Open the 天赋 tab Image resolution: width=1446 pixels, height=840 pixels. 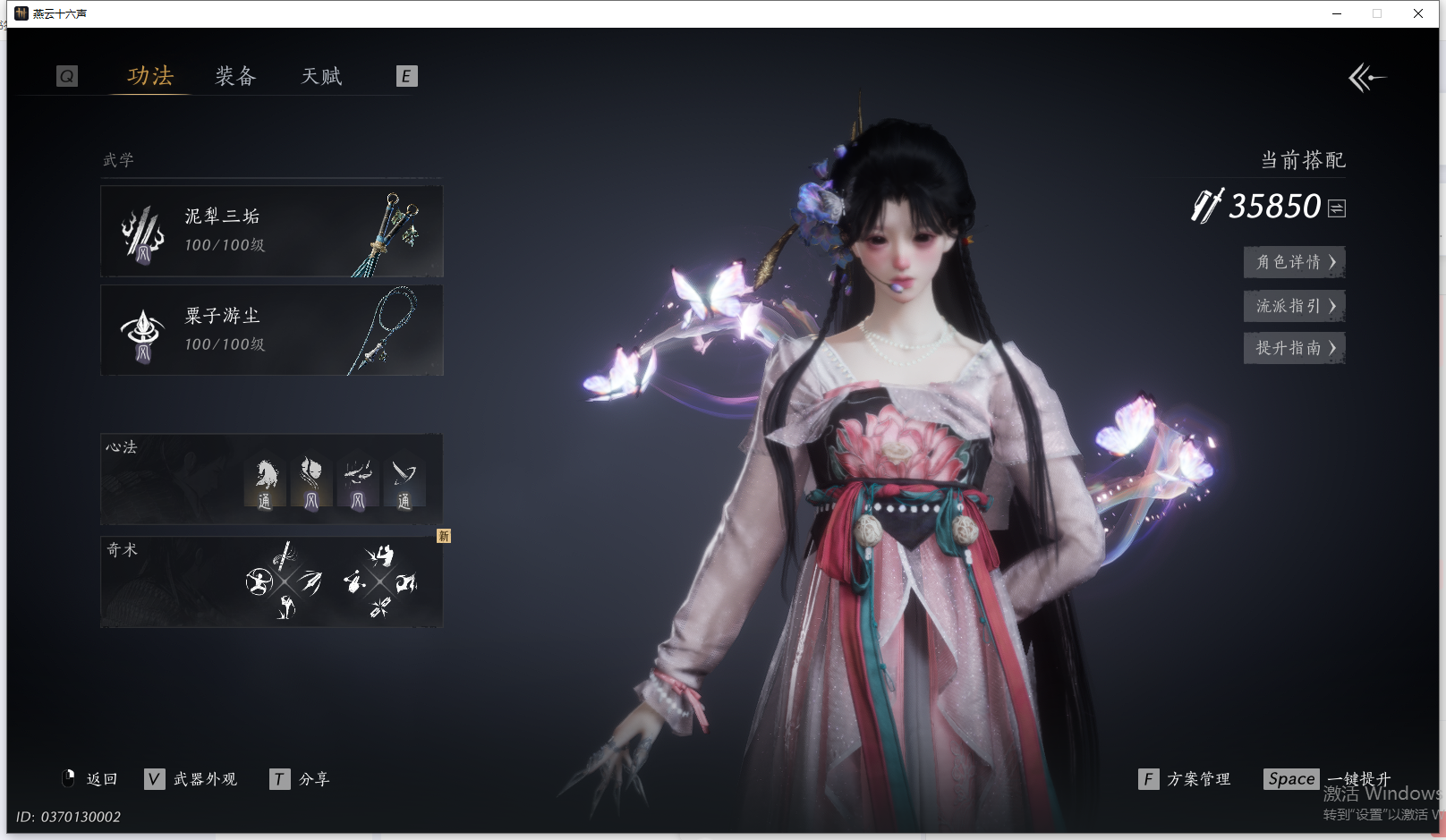click(x=321, y=77)
